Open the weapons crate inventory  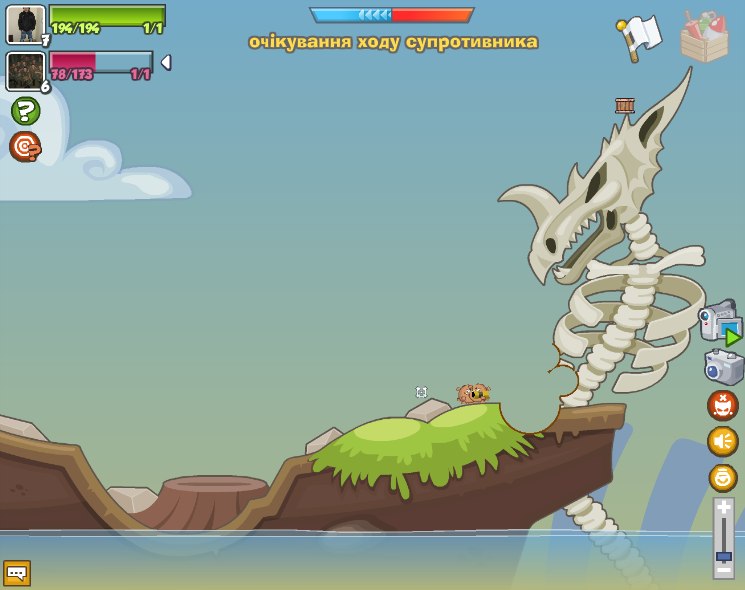click(704, 38)
